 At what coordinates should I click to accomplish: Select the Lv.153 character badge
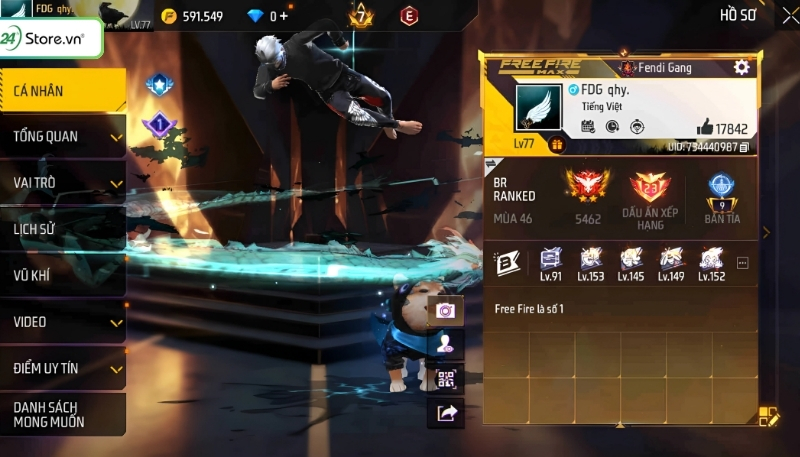(x=590, y=263)
